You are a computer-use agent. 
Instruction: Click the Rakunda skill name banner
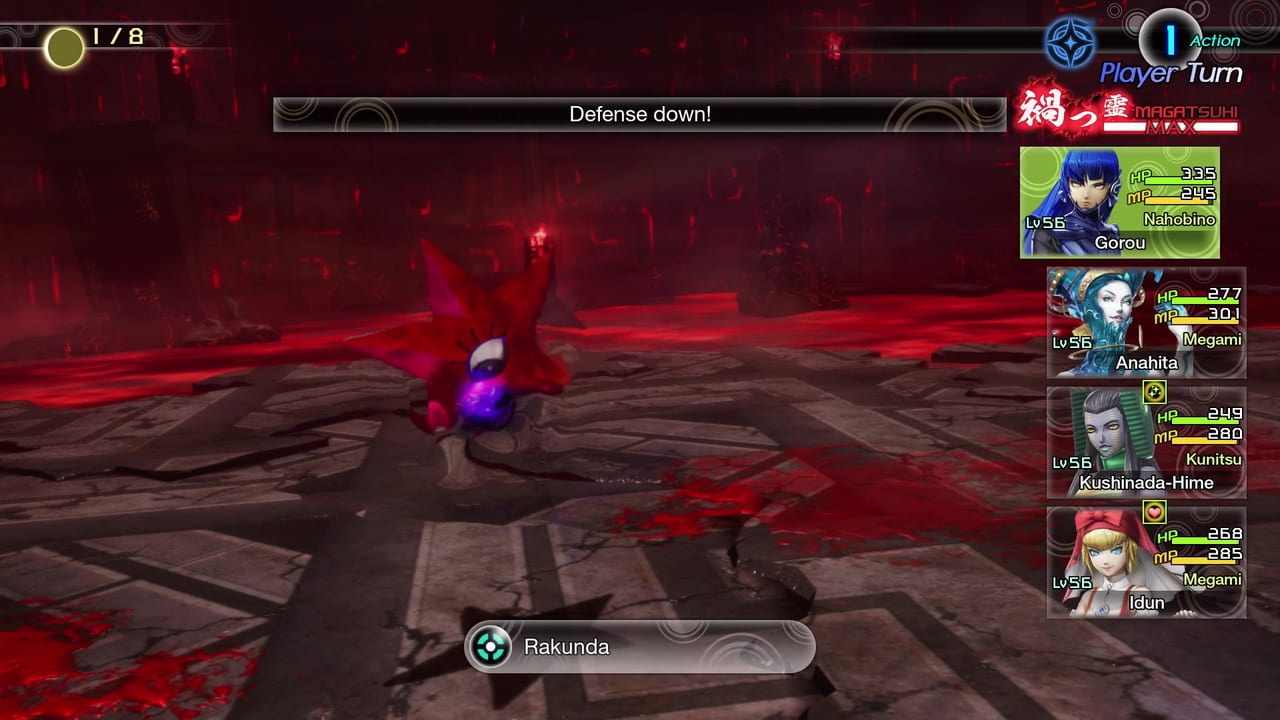(x=640, y=647)
